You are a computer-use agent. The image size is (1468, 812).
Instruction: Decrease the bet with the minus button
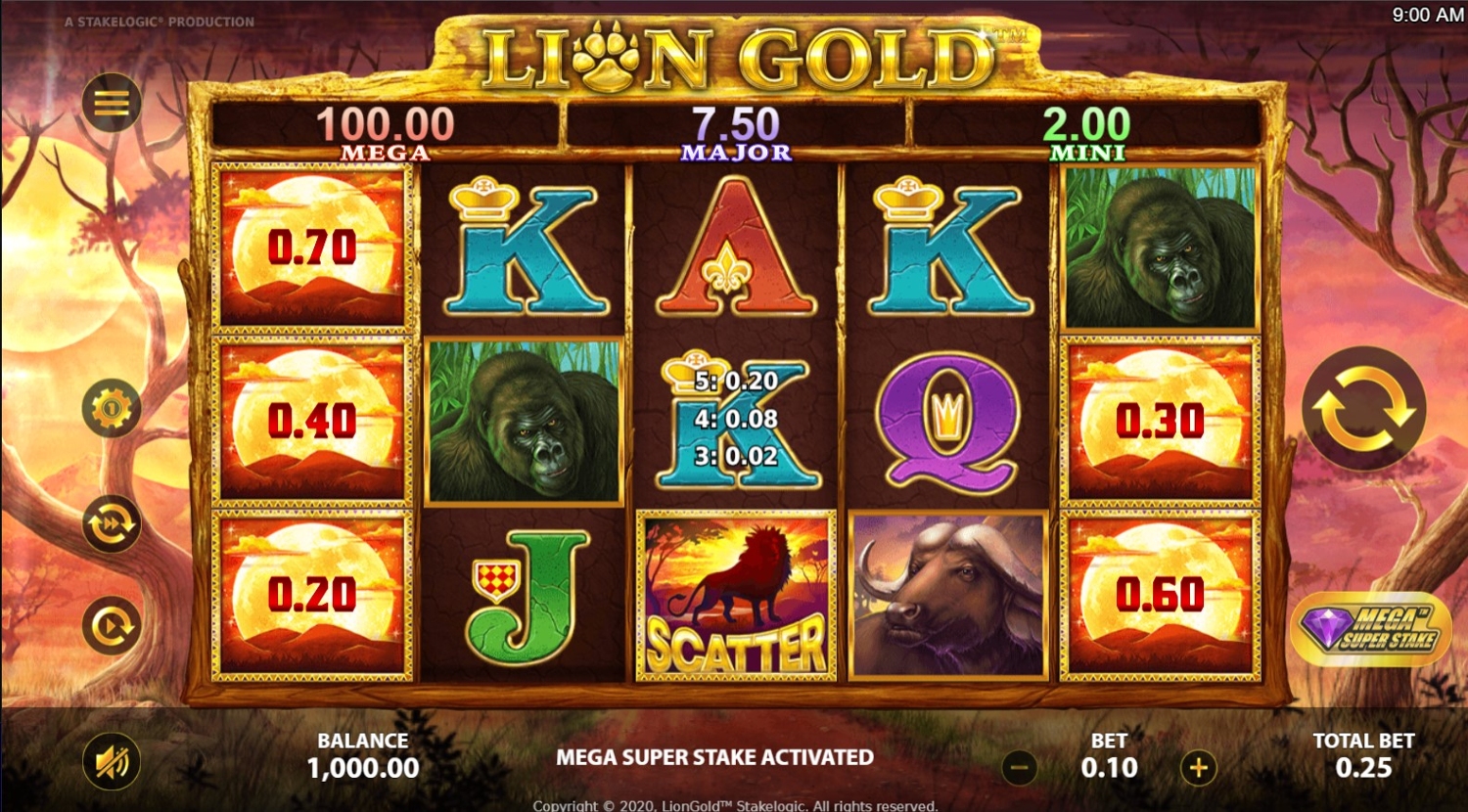[1020, 768]
